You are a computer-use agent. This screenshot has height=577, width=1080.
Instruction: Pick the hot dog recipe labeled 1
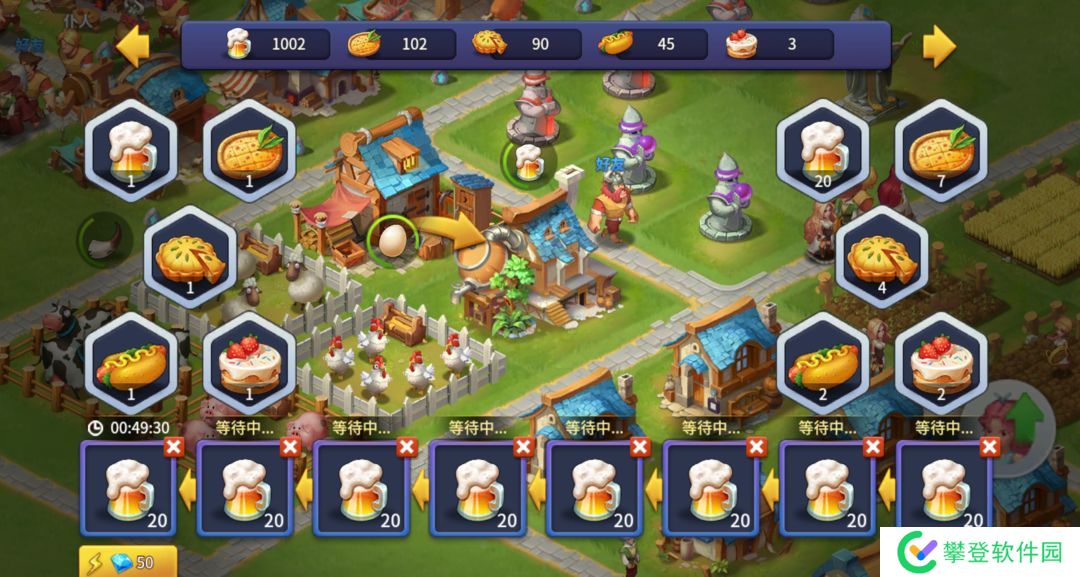131,363
